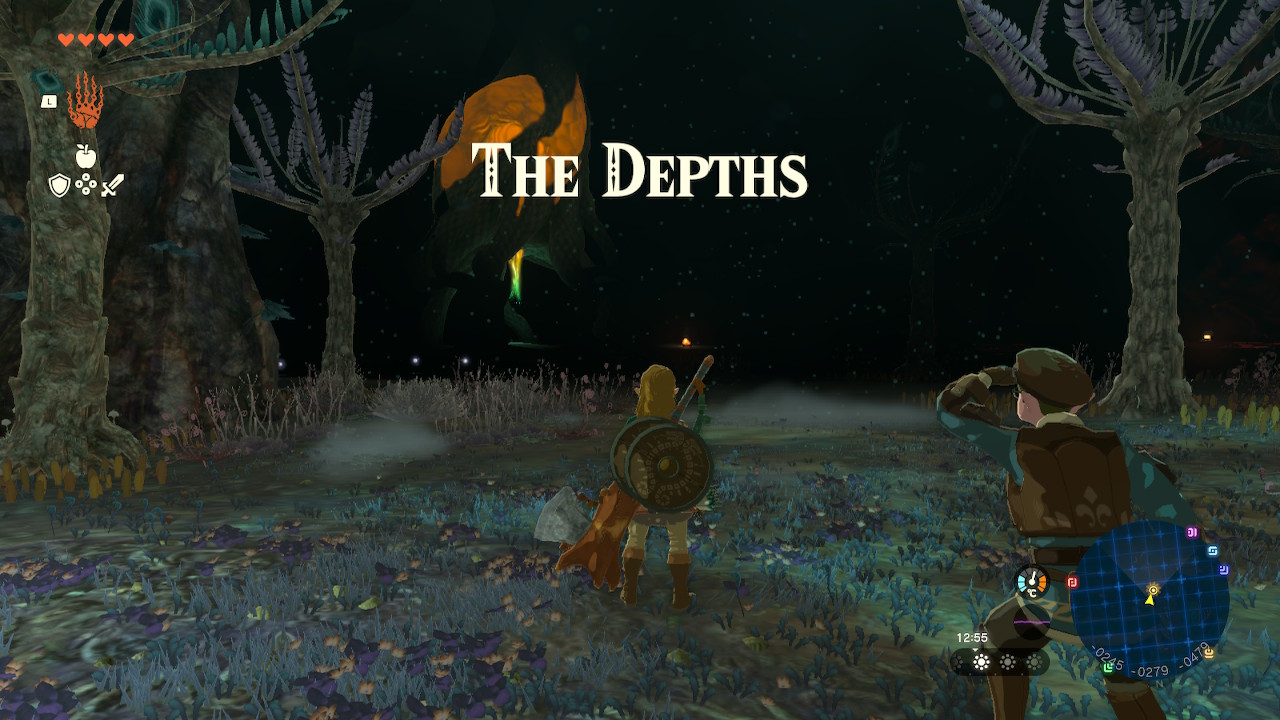
Task: Open the shield quick-select icon
Action: click(x=59, y=185)
